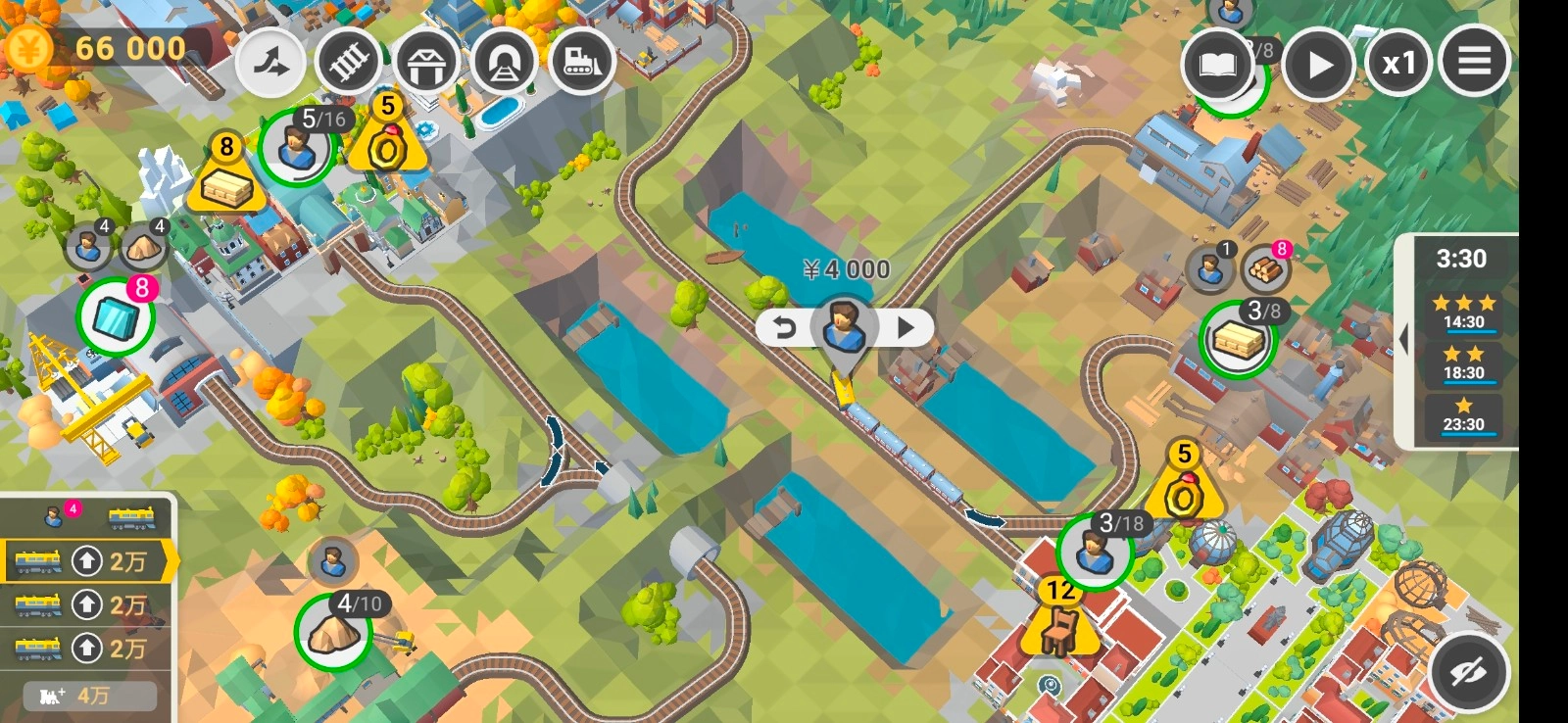
Task: Select the 3/8 lumber station marker
Action: click(1237, 340)
